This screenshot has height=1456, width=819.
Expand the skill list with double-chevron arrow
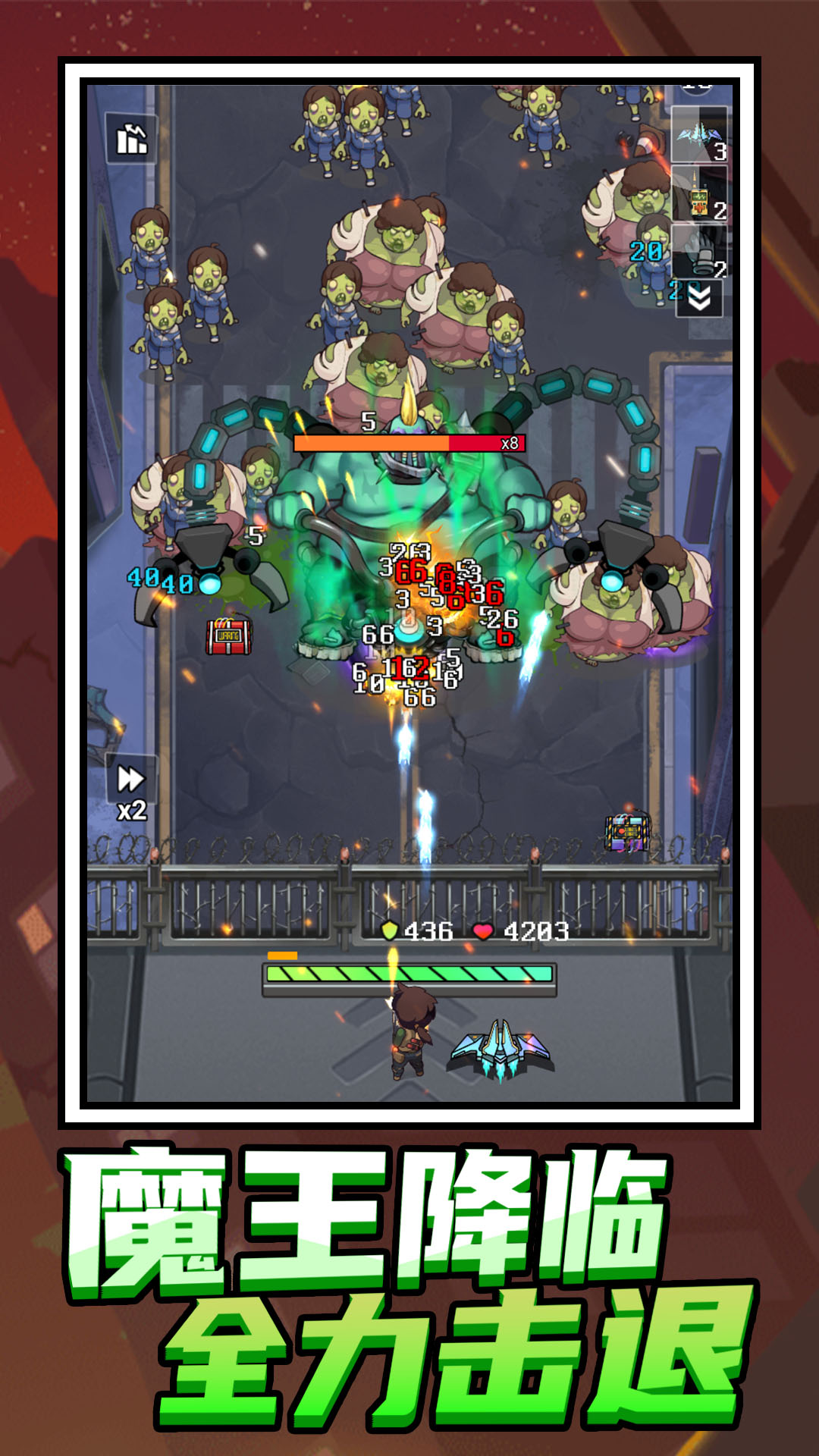click(699, 299)
